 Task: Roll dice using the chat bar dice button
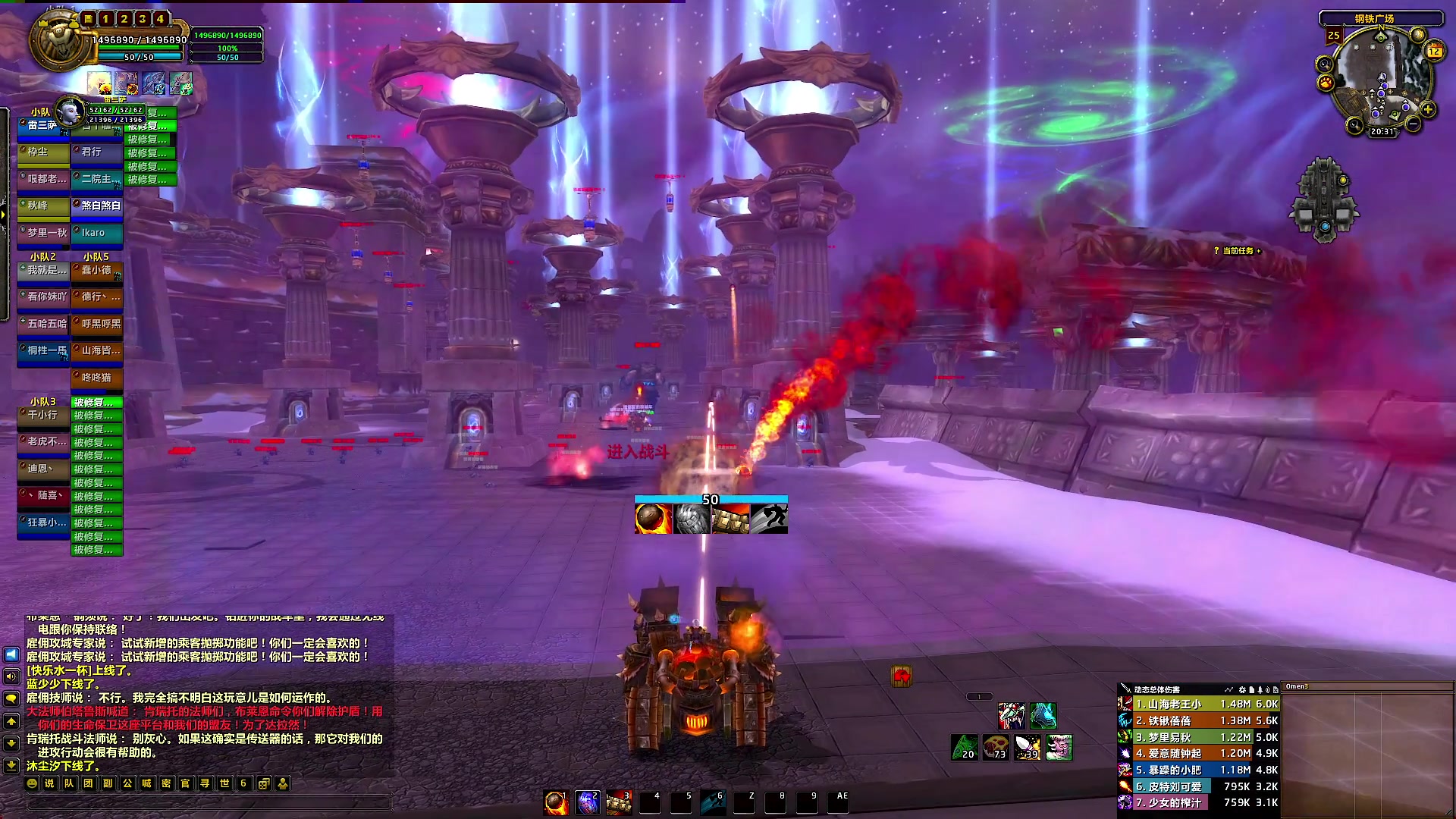[263, 783]
